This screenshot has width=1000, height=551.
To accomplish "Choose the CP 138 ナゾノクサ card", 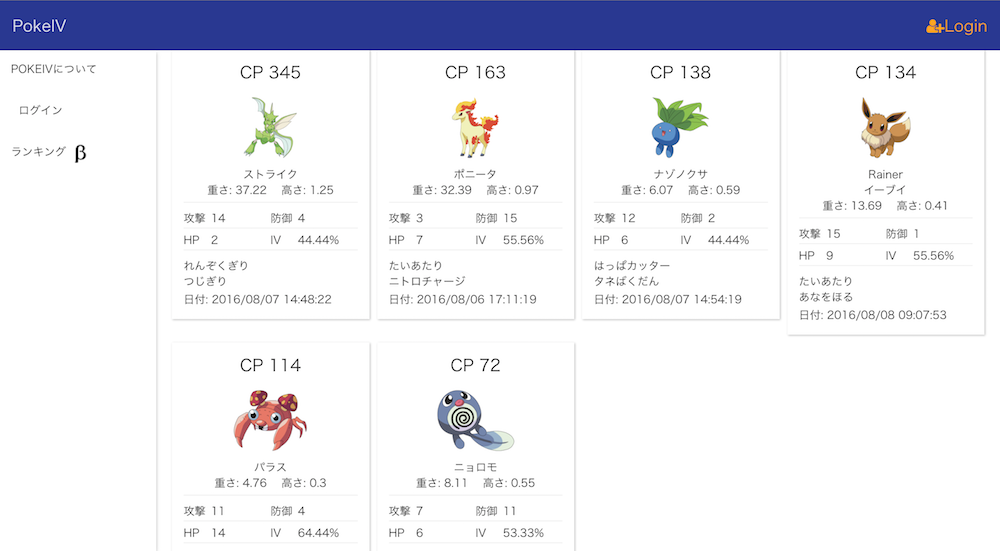I will (x=680, y=185).
